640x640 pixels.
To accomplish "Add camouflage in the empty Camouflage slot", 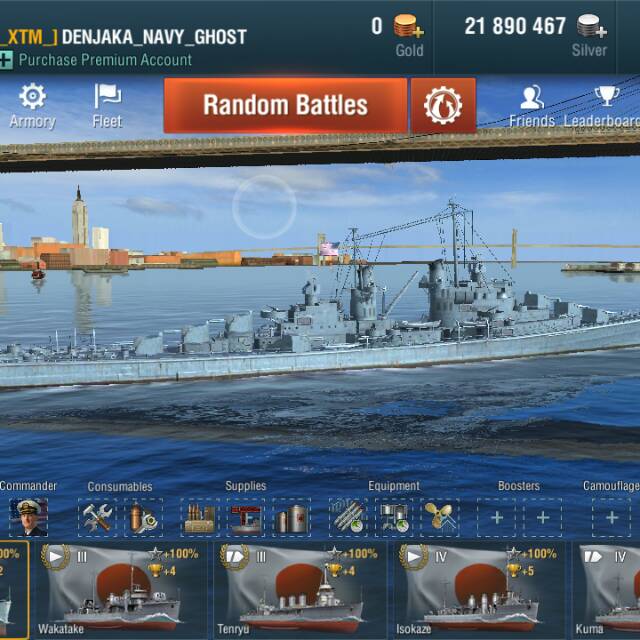I will click(x=611, y=517).
